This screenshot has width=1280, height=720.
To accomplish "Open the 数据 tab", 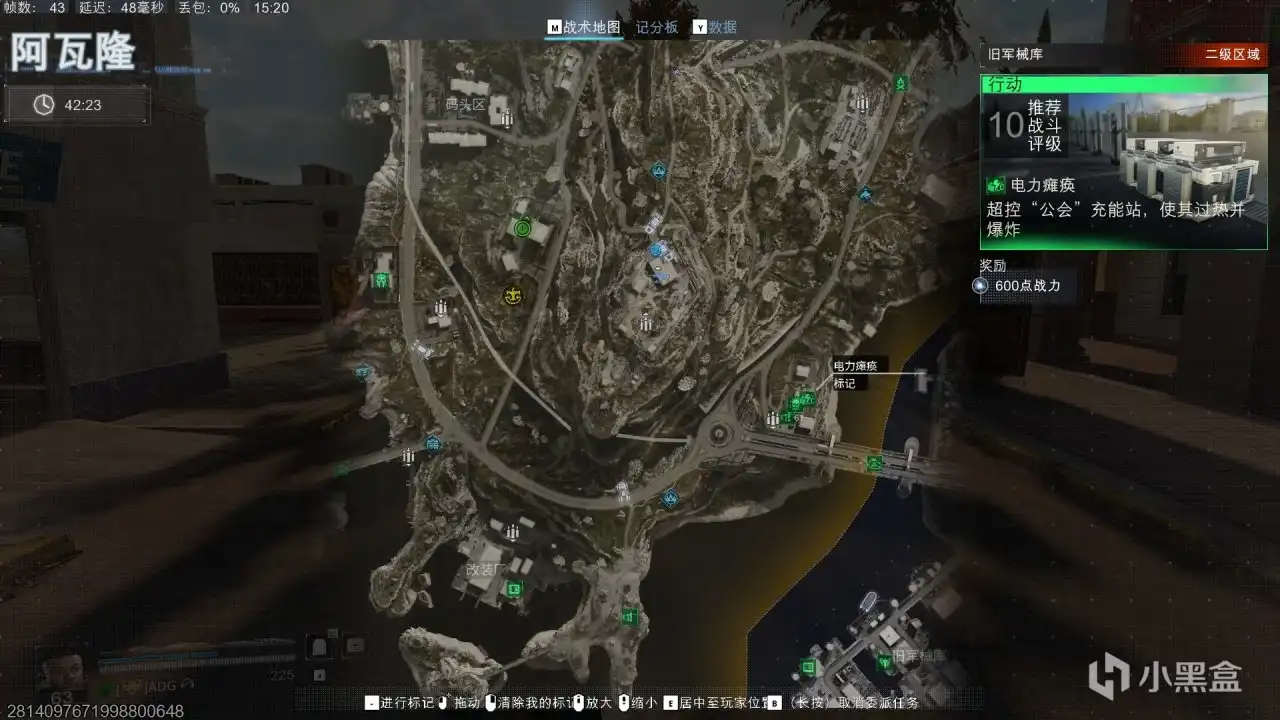I will pos(723,27).
